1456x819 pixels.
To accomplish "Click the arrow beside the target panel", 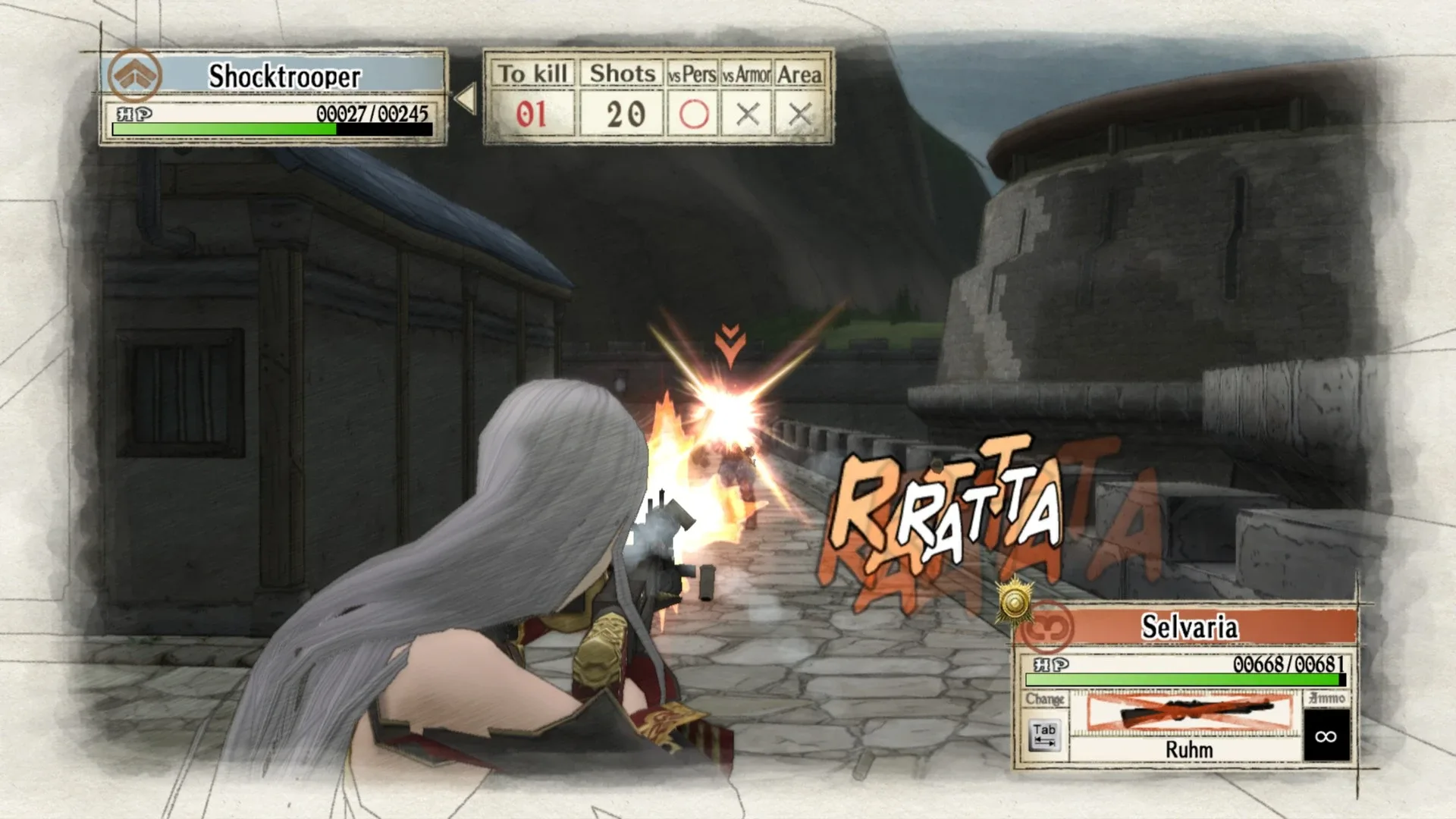I will tap(465, 99).
